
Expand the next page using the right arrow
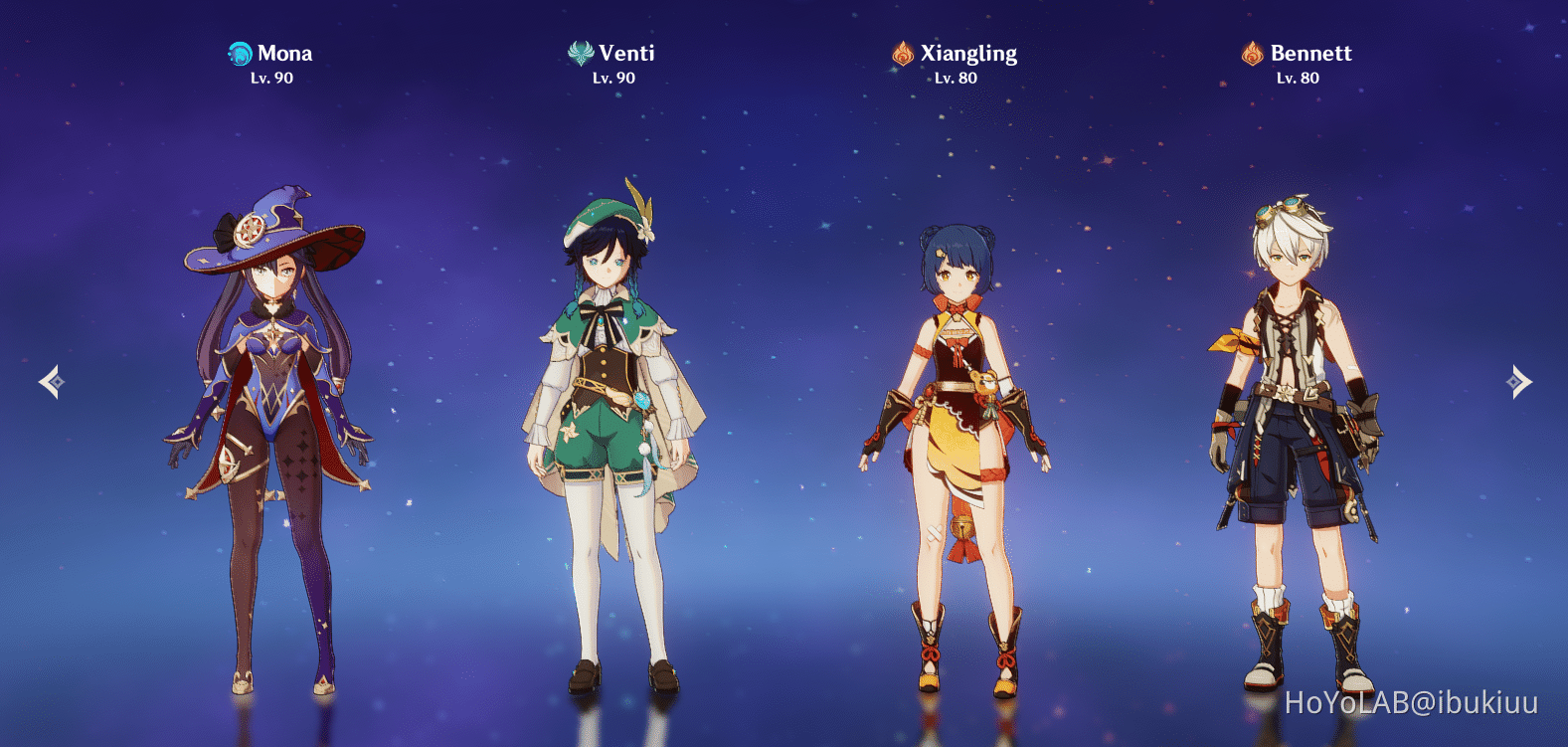click(x=1515, y=381)
